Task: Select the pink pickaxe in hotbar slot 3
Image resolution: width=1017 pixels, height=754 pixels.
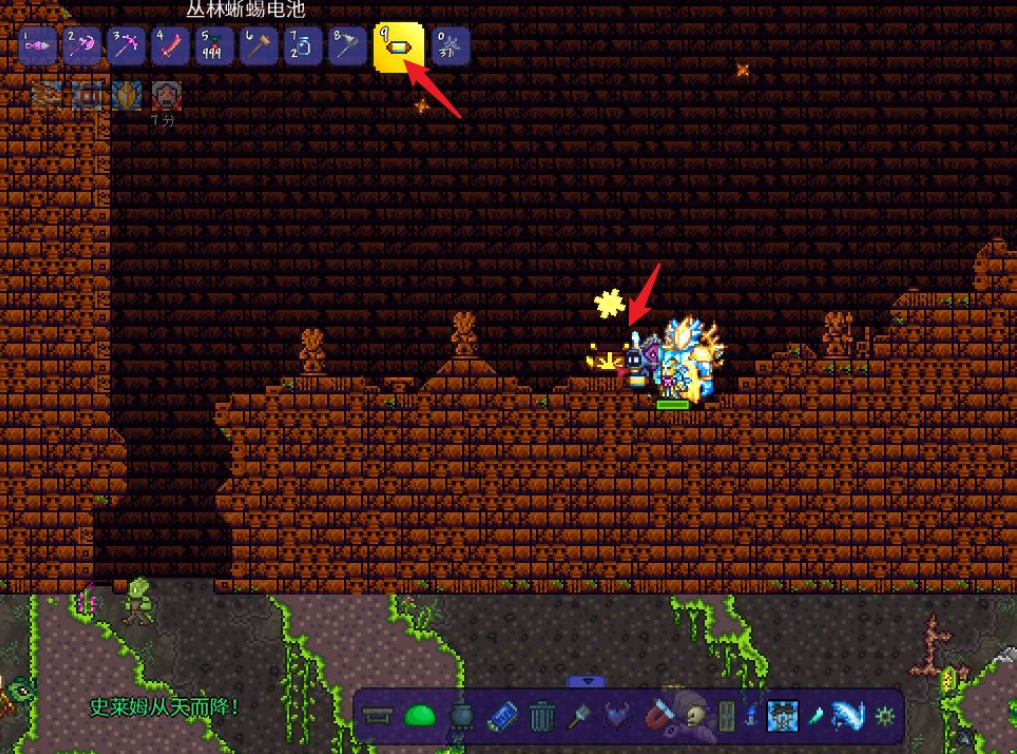Action: coord(126,46)
